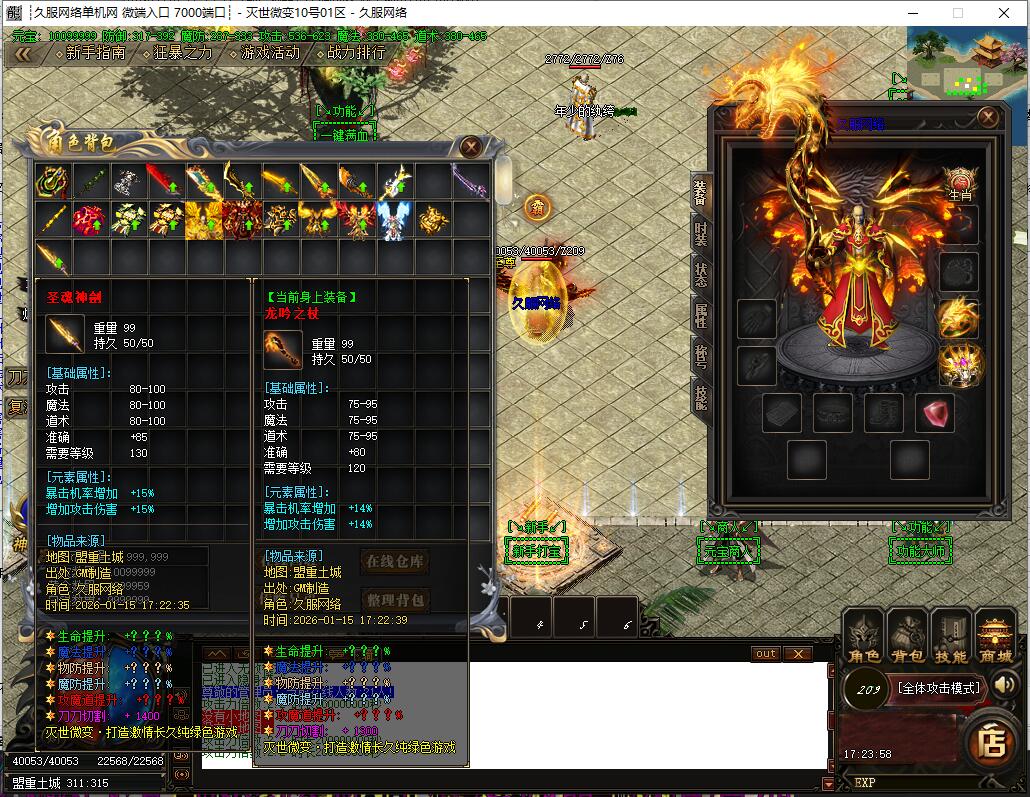Open the 技能 skills button
1030x797 pixels.
click(x=951, y=637)
